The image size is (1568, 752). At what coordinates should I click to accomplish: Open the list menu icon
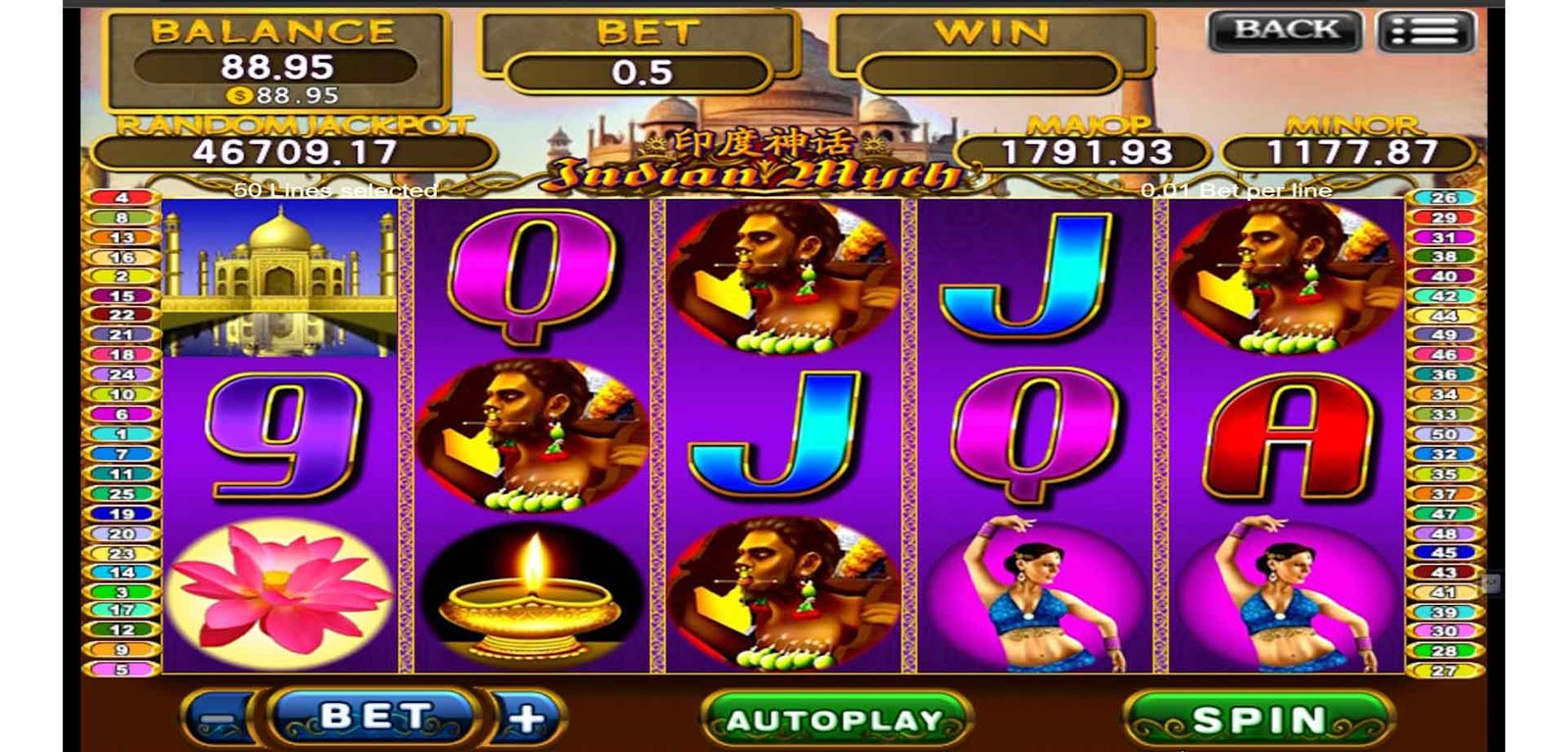point(1425,31)
